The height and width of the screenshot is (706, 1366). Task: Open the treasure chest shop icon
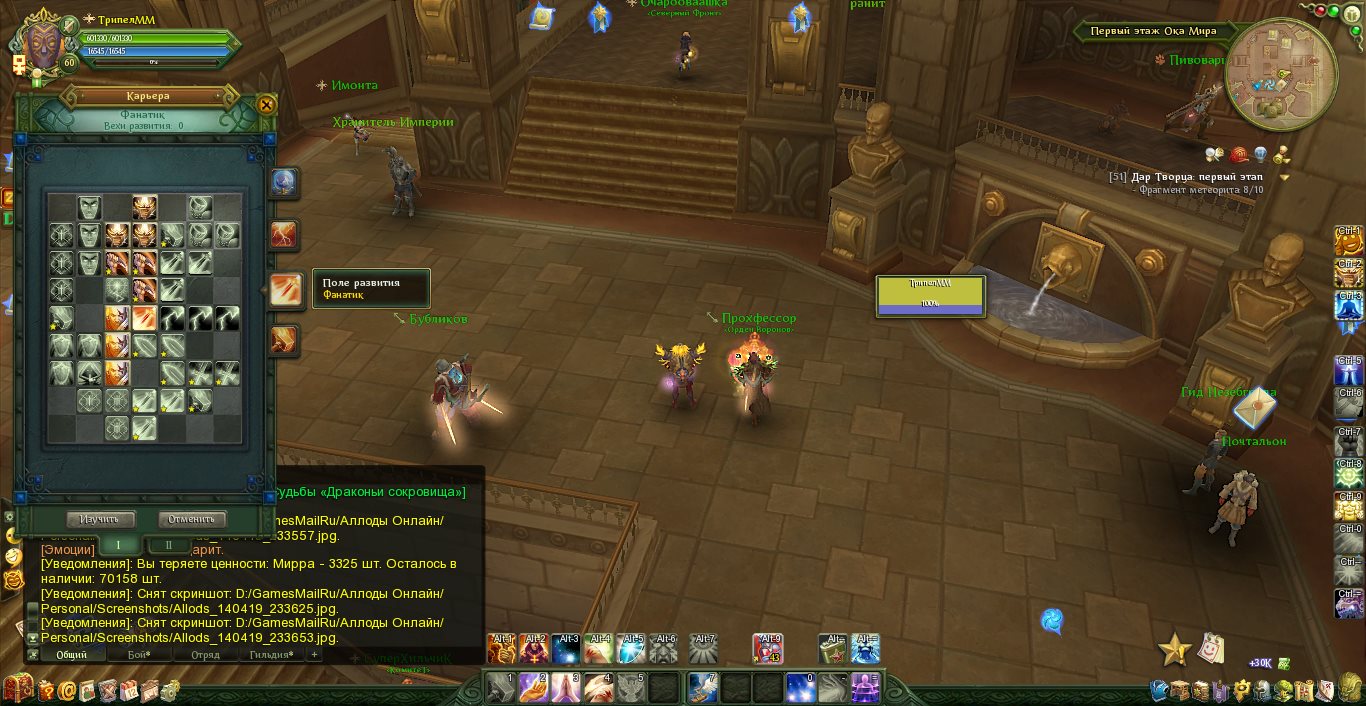pyautogui.click(x=17, y=689)
